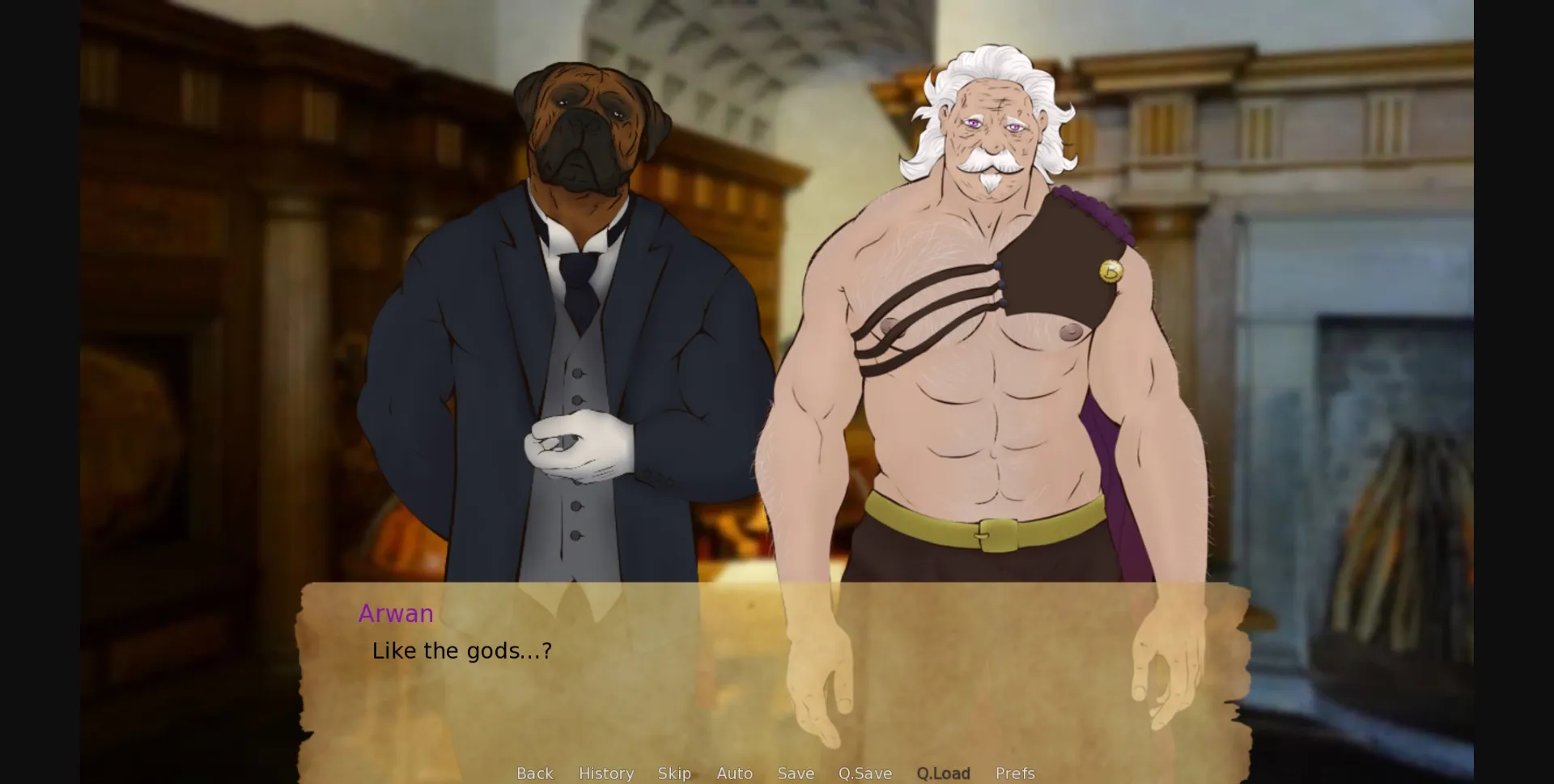Click the speaker name Arwan
Image resolution: width=1554 pixels, height=784 pixels.
396,613
